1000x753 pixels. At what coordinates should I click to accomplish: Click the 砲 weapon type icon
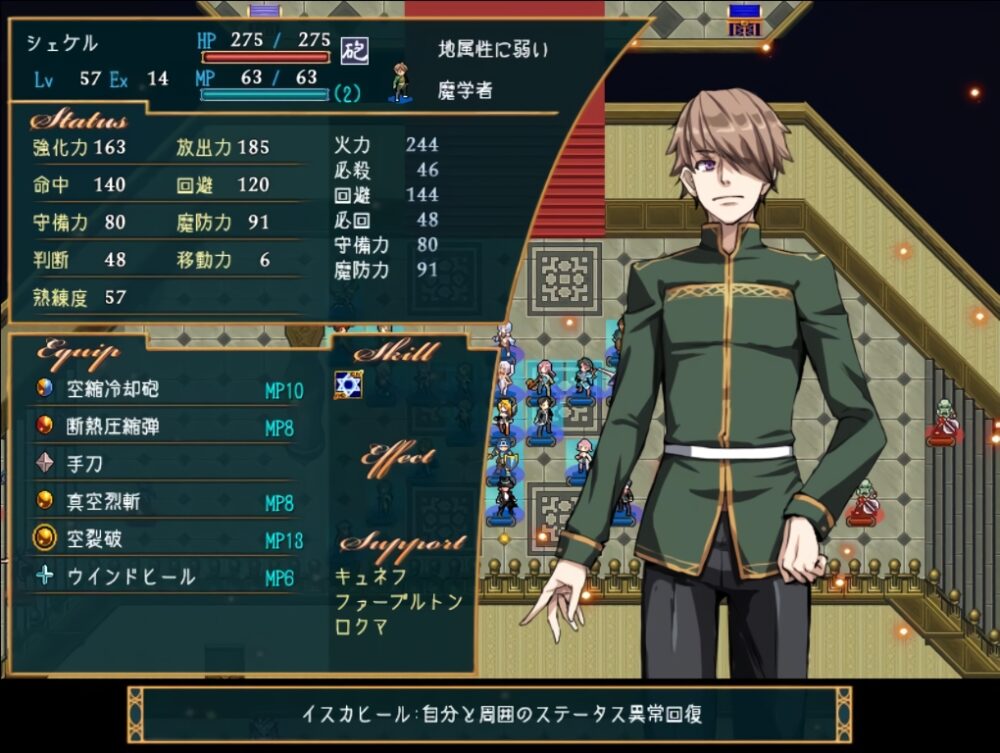pyautogui.click(x=354, y=49)
